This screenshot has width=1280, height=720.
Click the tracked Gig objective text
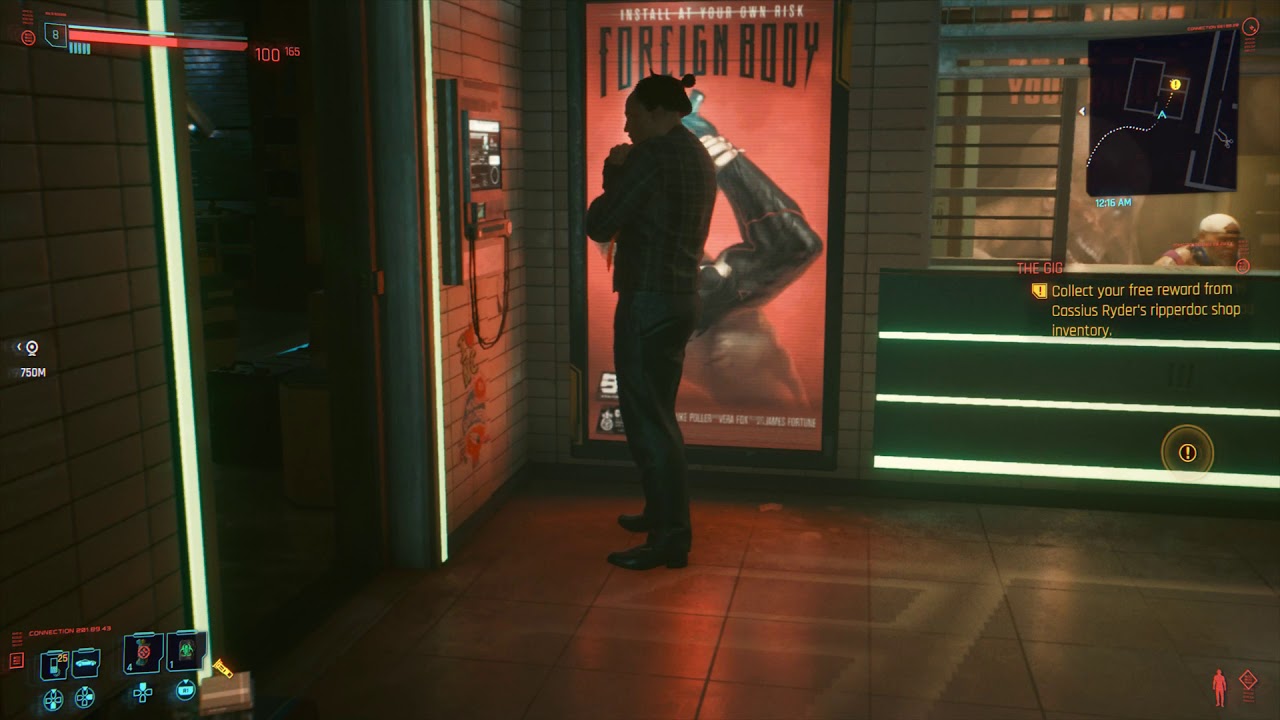[1145, 310]
